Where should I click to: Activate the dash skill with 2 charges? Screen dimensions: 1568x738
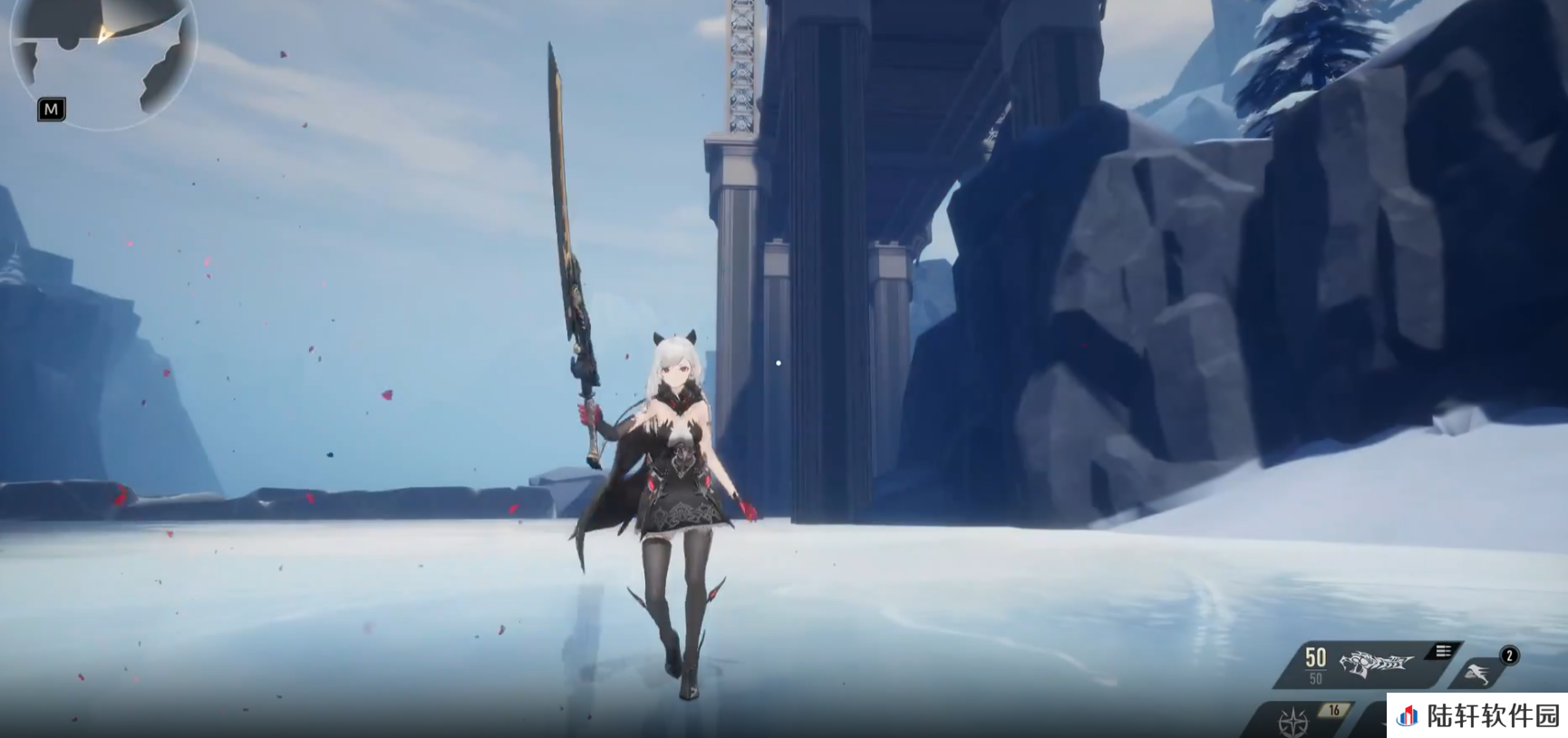tap(1477, 673)
